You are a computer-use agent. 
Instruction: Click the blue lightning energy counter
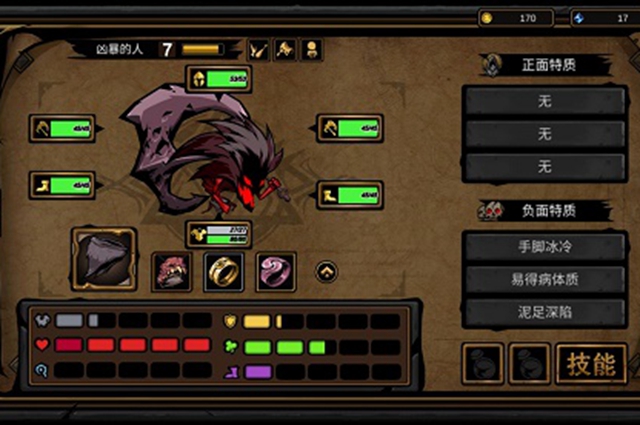tap(604, 18)
